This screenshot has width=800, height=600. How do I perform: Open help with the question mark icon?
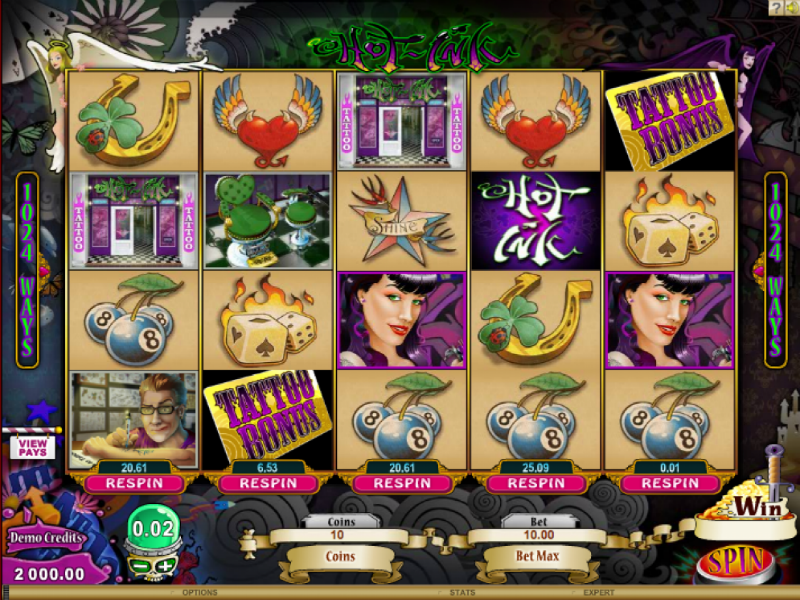[x=776, y=7]
